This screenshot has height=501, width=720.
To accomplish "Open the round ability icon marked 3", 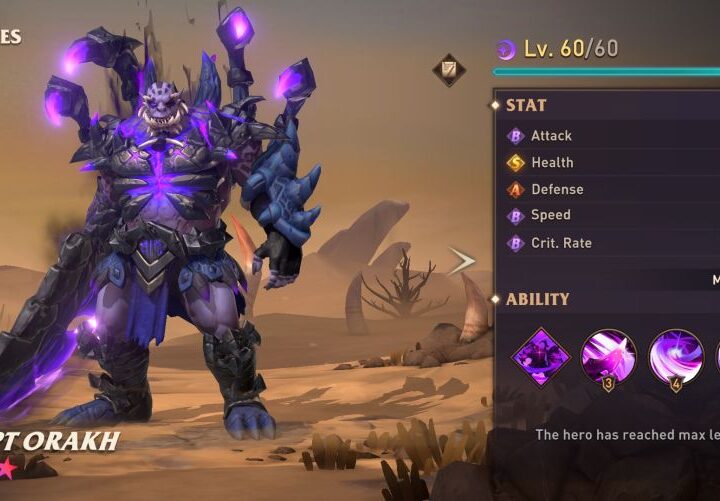I will [609, 356].
